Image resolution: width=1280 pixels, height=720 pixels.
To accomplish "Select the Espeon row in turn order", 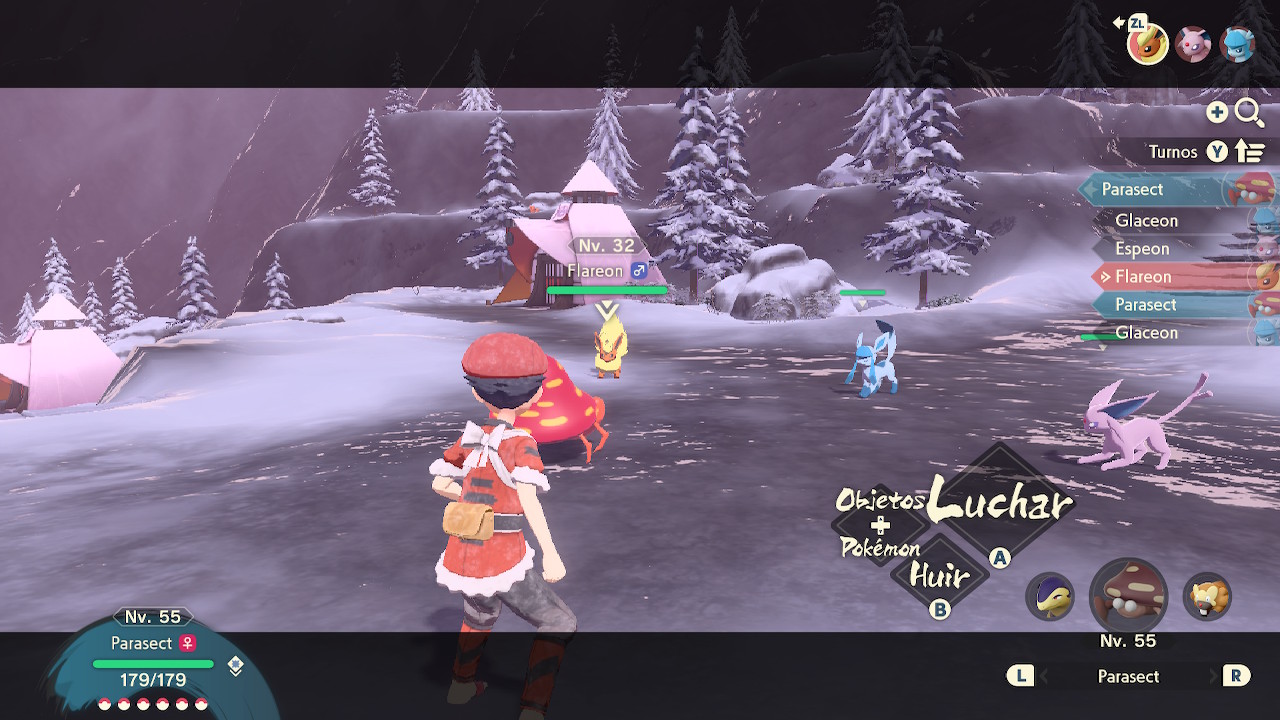I will [x=1142, y=249].
